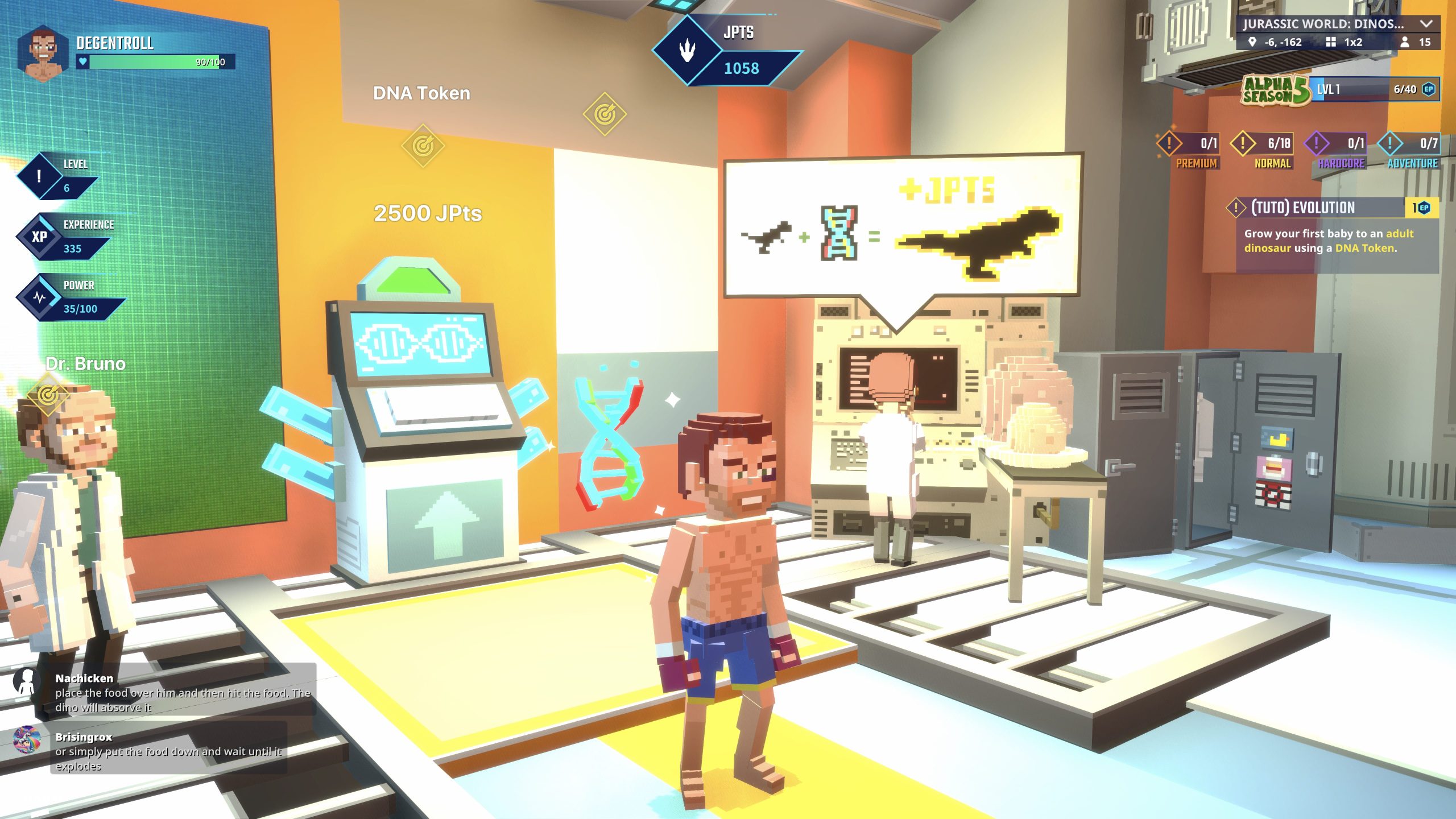The height and width of the screenshot is (819, 1456).
Task: Show the Normal quests list
Action: tap(1263, 151)
